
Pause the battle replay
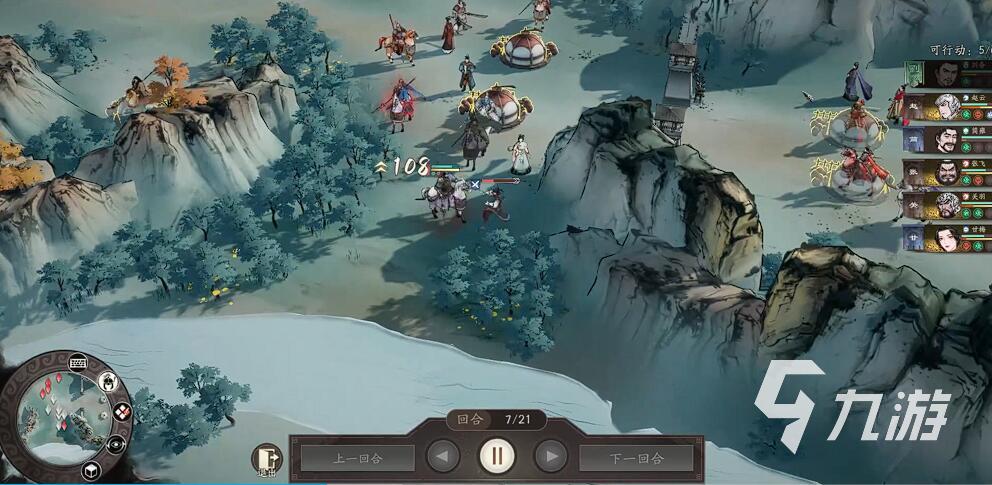[497, 456]
